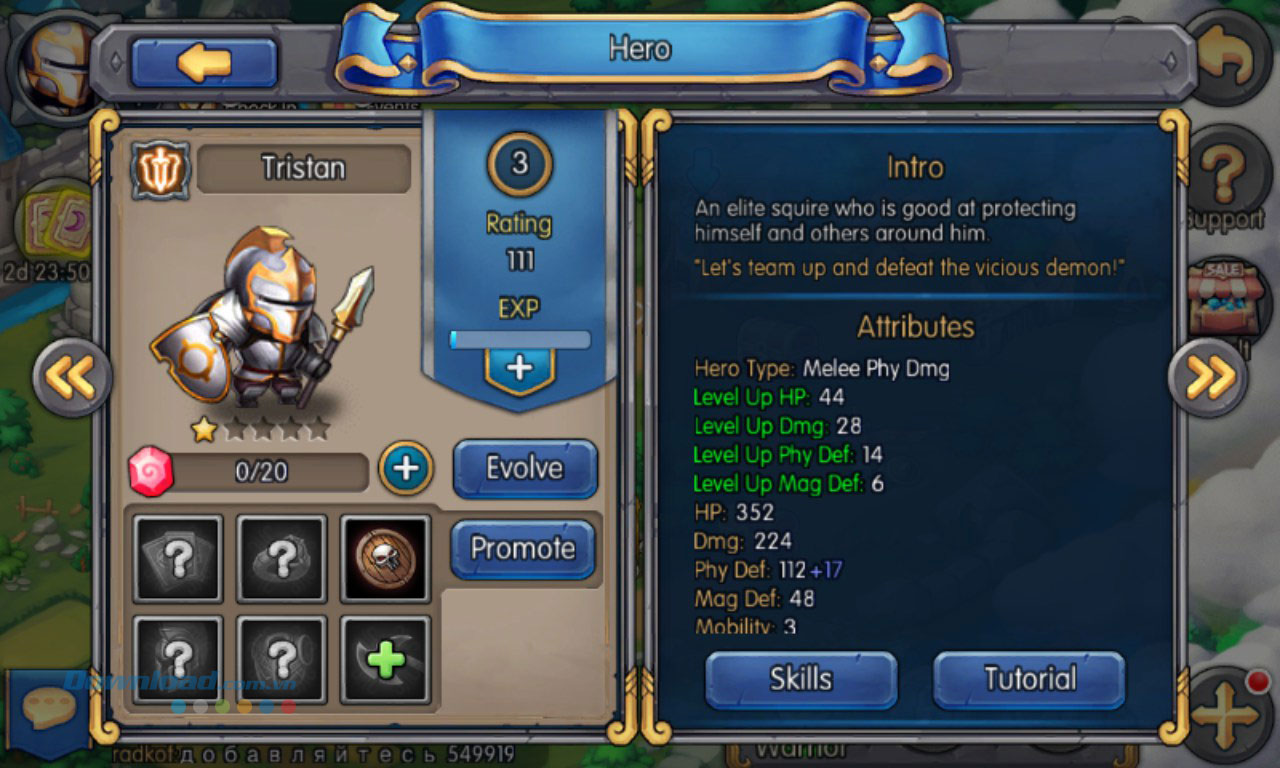Open Tristan's Skills
The height and width of the screenshot is (768, 1280).
pos(800,677)
